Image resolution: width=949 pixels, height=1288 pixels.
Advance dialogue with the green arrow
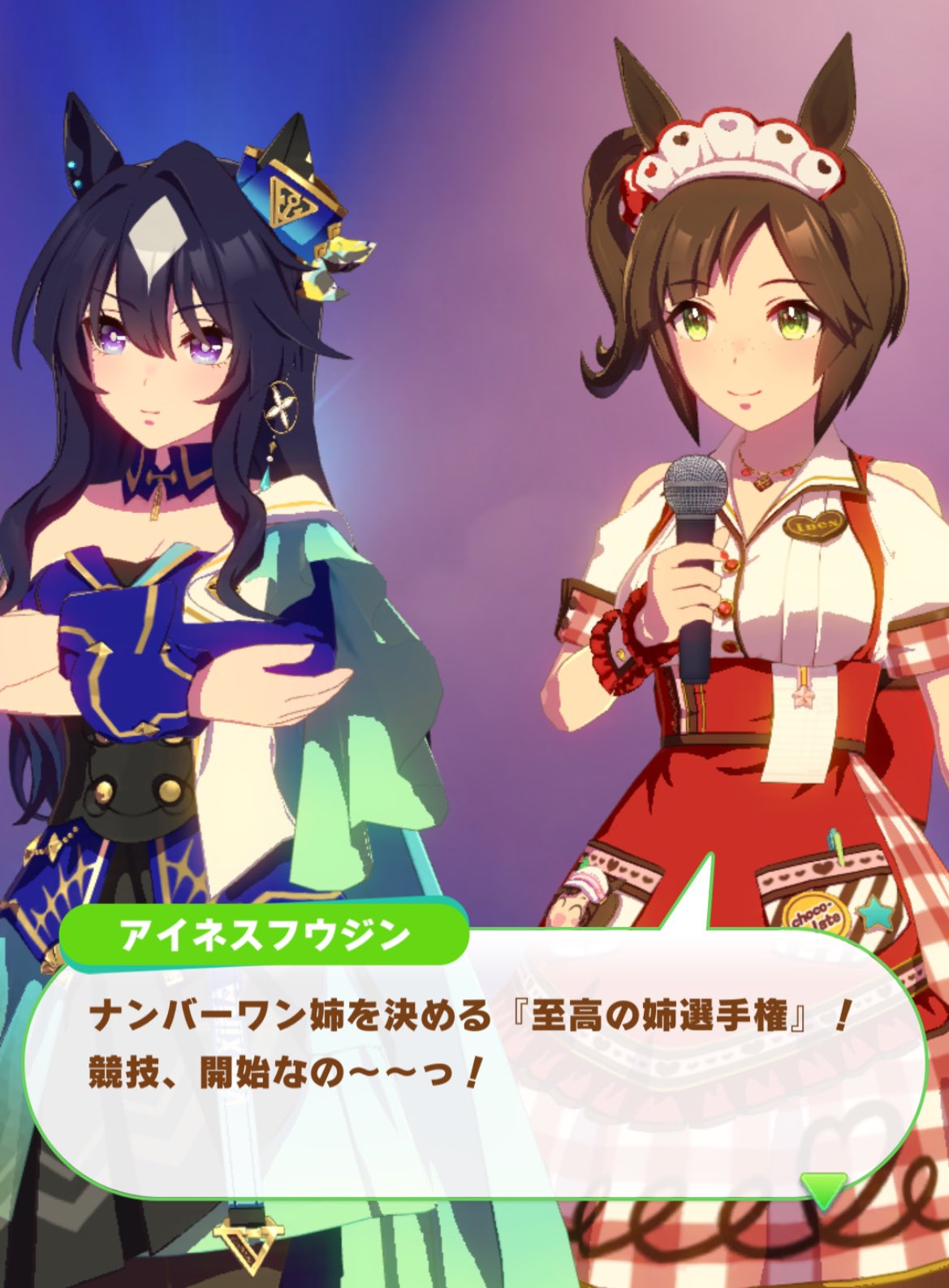824,1190
